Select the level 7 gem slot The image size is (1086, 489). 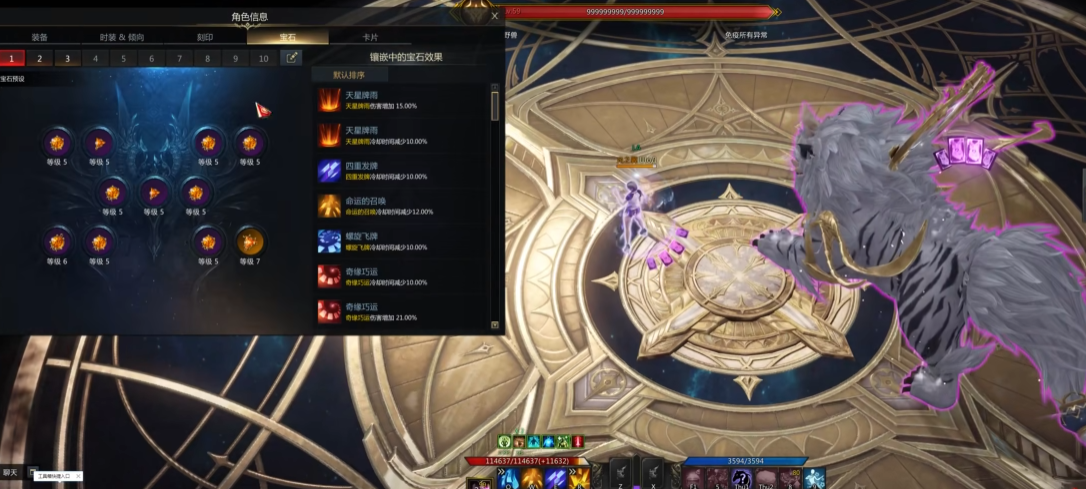250,242
